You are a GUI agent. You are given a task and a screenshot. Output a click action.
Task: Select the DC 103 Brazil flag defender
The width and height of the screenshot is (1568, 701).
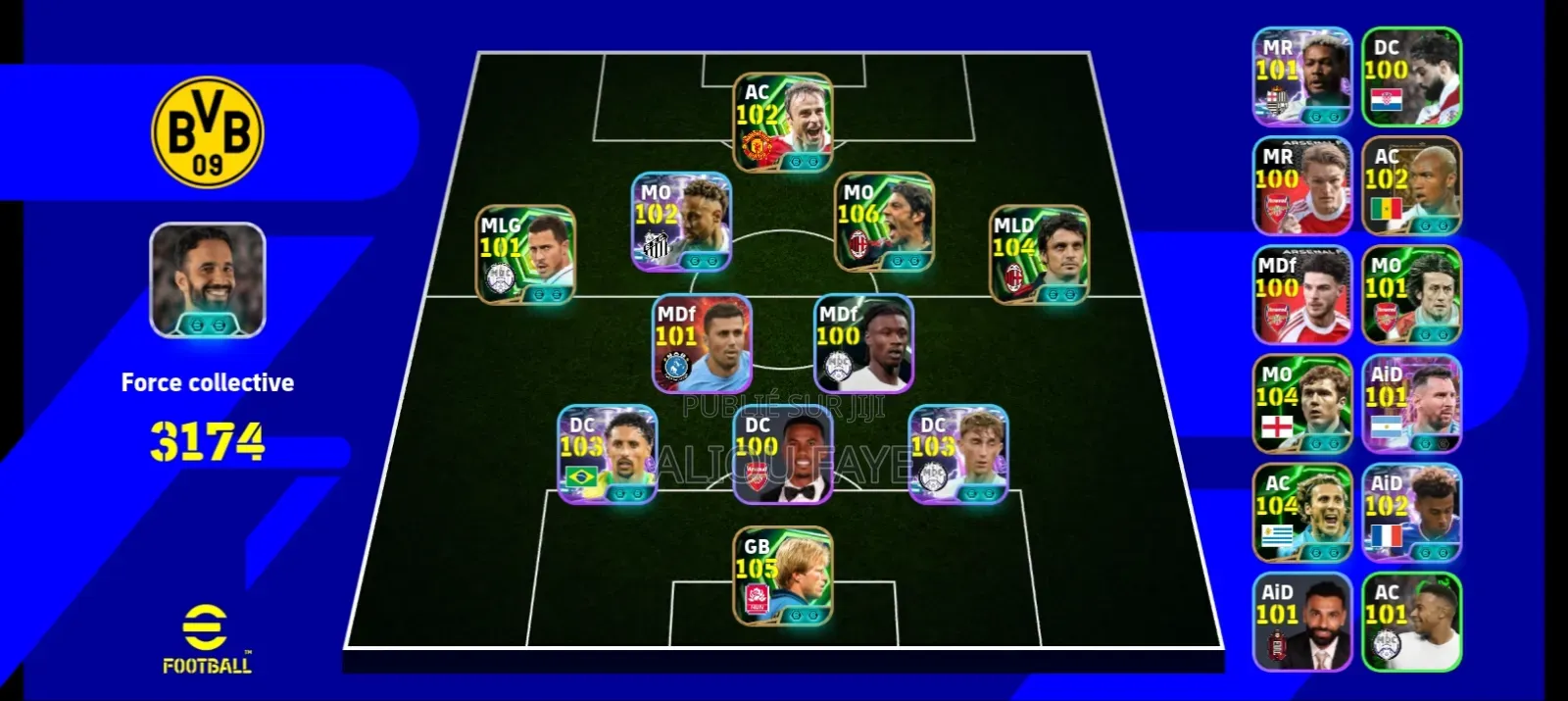click(x=608, y=455)
